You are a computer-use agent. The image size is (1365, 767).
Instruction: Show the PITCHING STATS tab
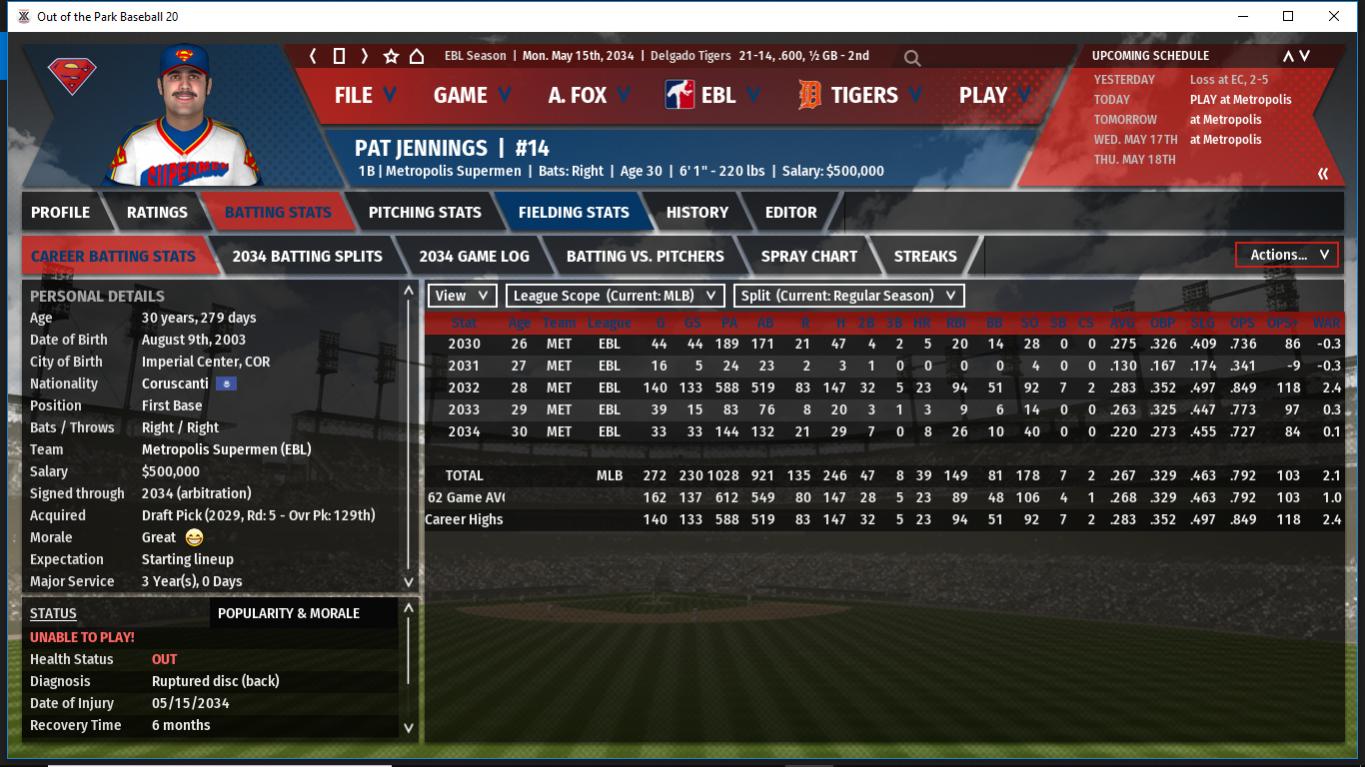pos(424,212)
